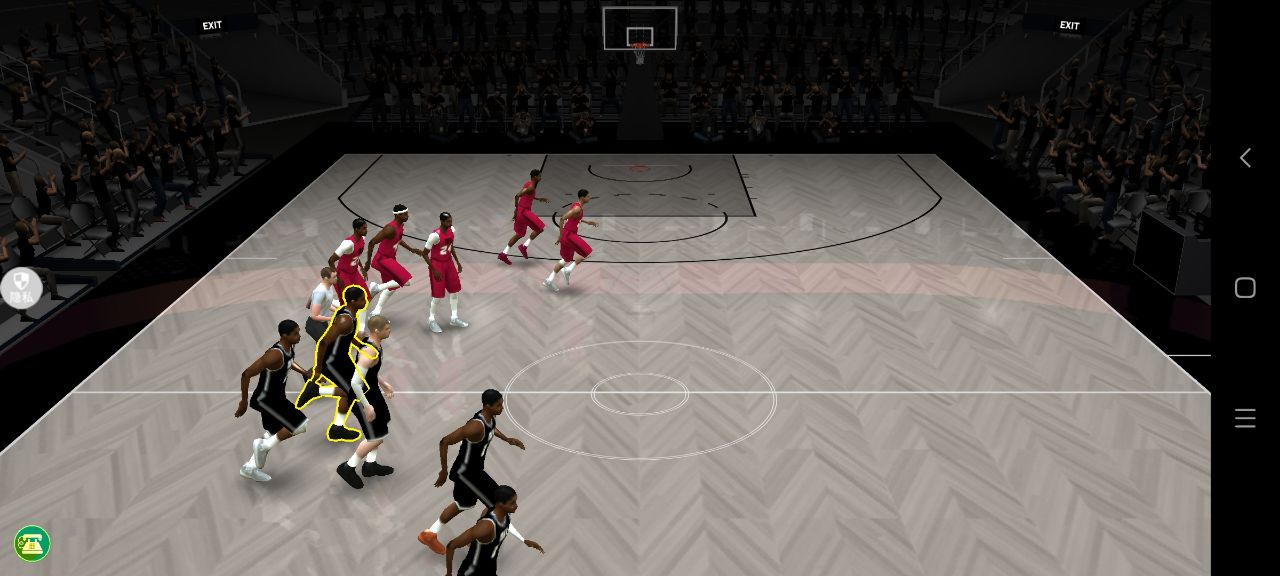Go back with the Android back arrow
This screenshot has height=576, width=1280.
(x=1245, y=158)
